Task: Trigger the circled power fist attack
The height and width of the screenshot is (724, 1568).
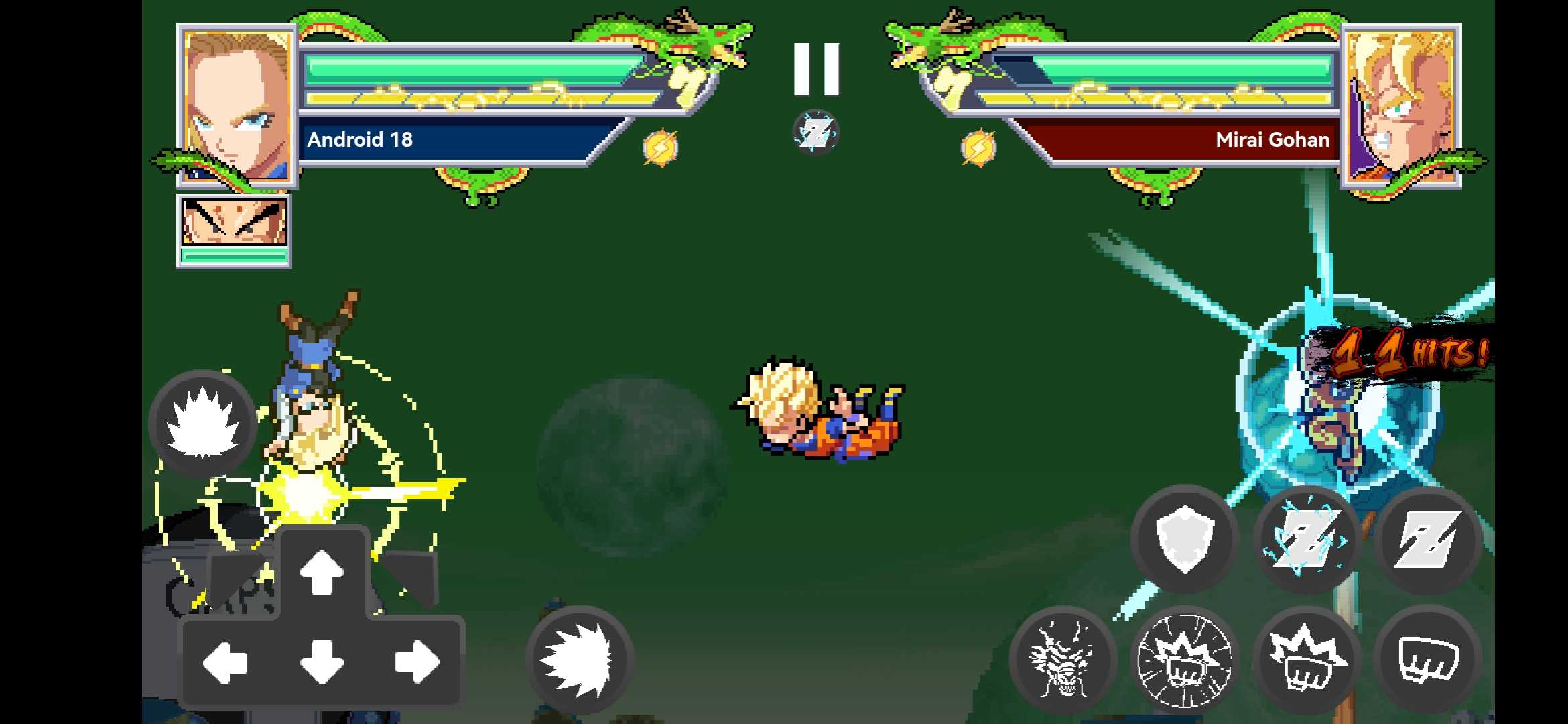Action: (1185, 660)
